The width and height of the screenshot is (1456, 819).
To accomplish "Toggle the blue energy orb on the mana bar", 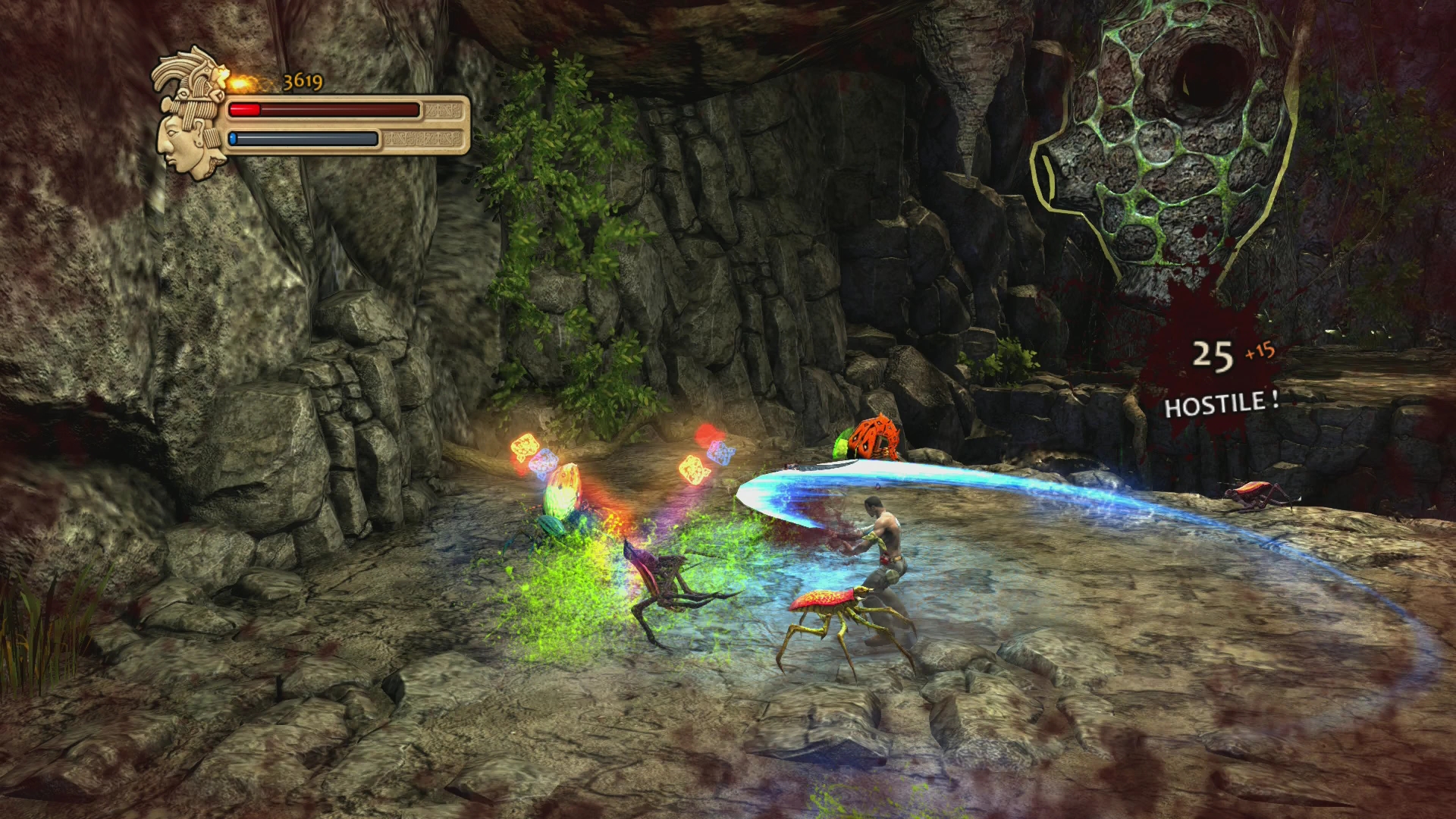I will 233,139.
